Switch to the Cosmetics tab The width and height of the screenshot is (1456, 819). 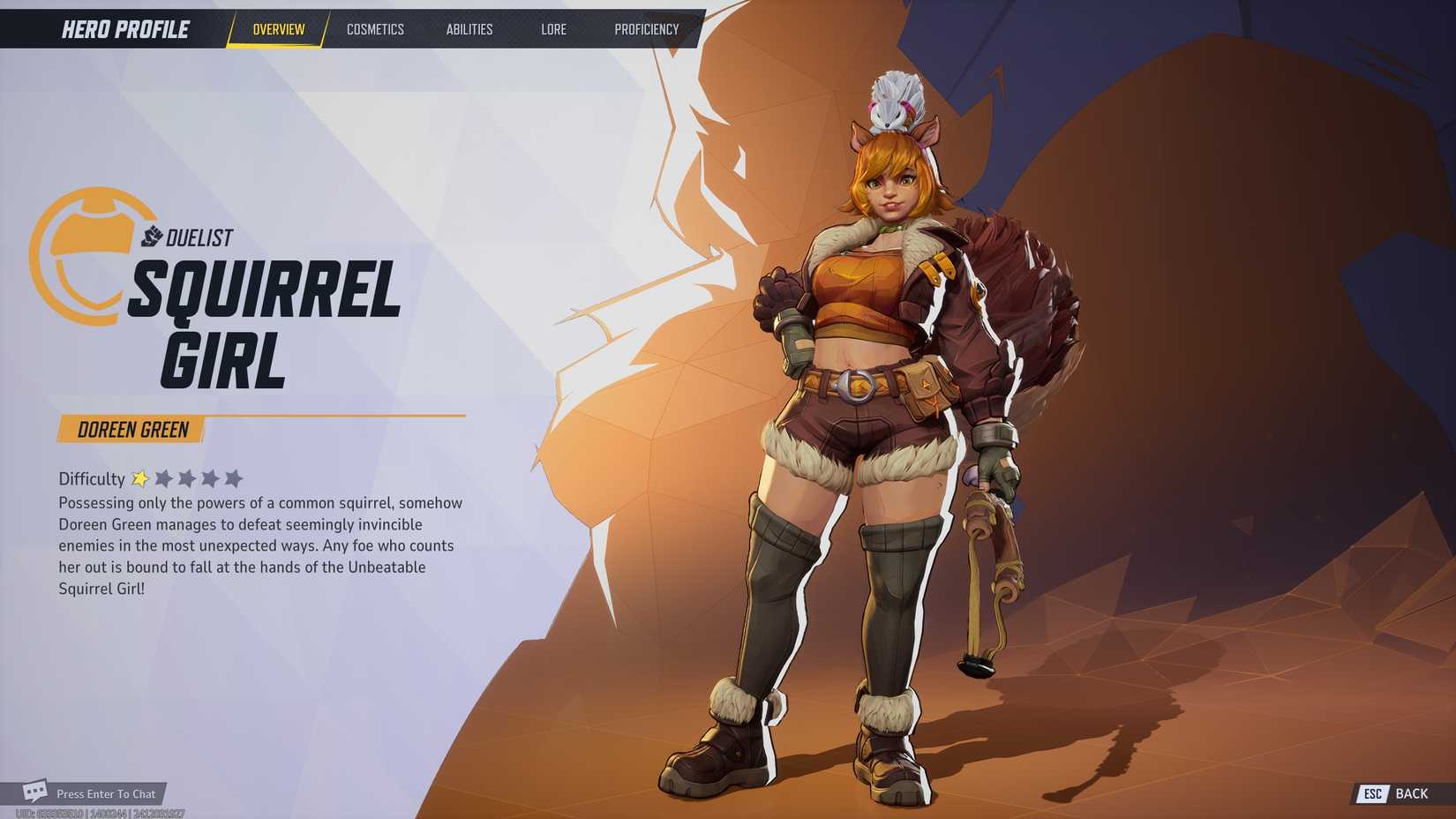pyautogui.click(x=375, y=28)
